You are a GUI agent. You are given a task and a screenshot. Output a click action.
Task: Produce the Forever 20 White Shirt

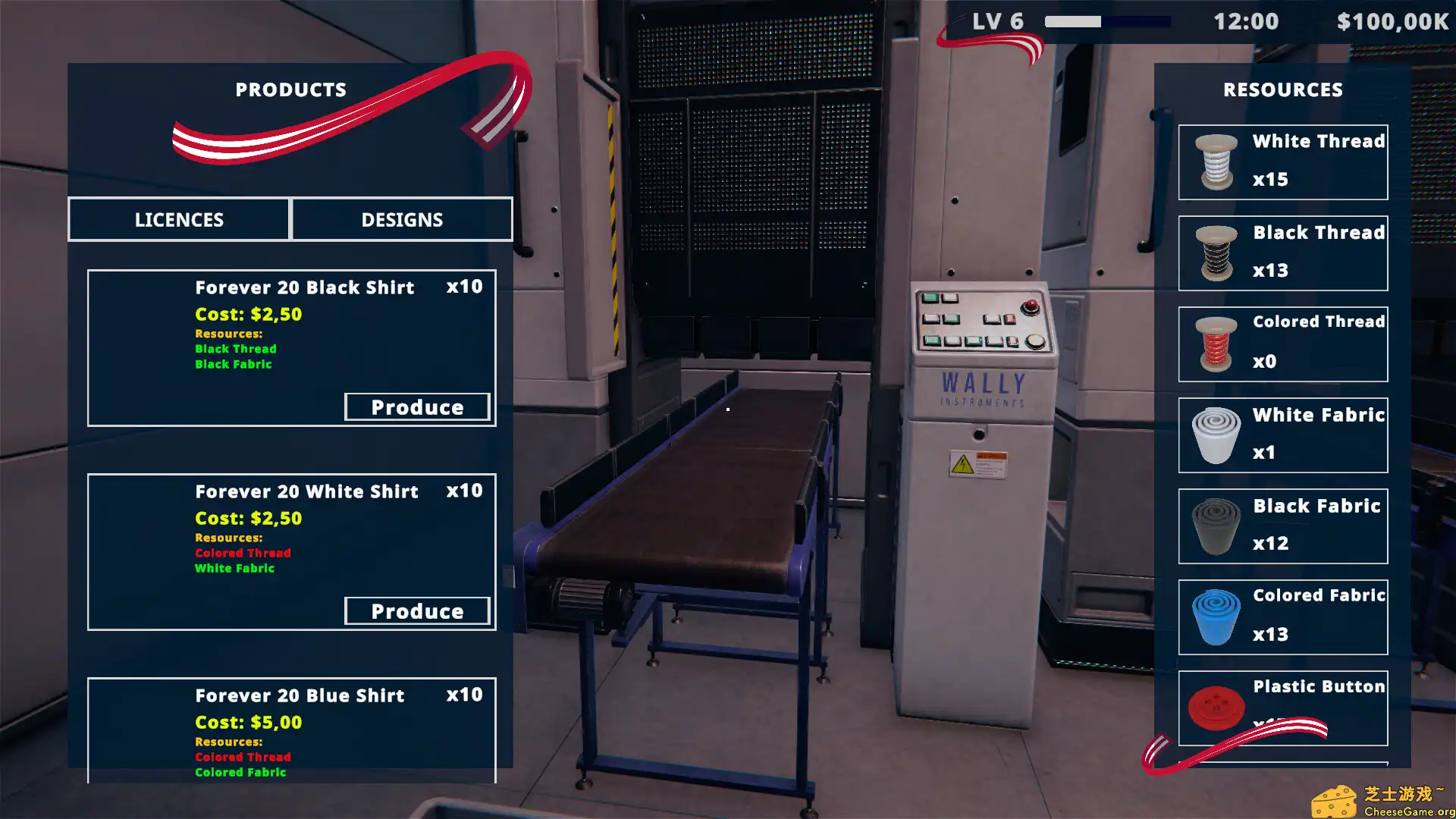coord(418,610)
